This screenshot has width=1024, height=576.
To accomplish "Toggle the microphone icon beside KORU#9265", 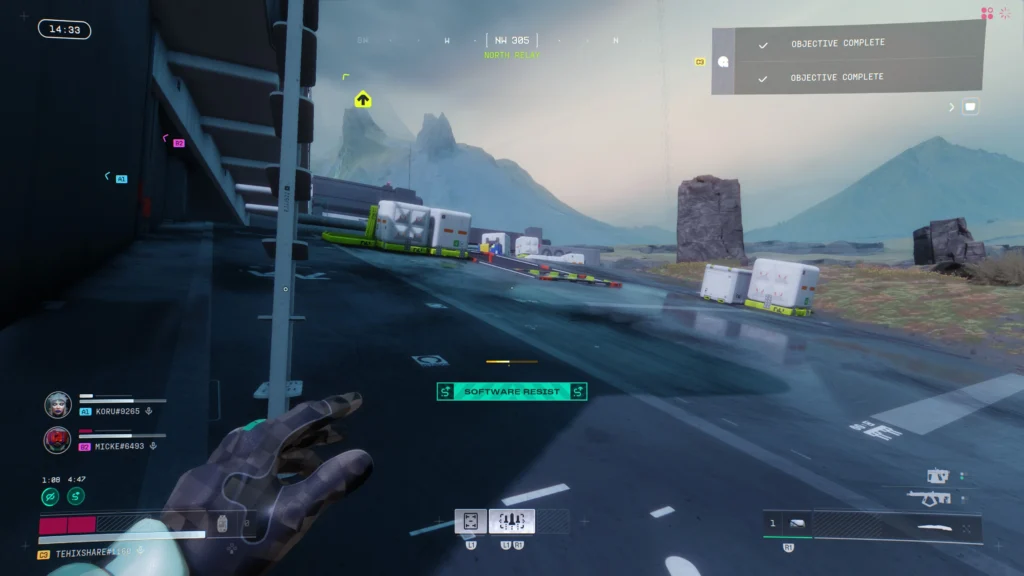I will click(149, 411).
